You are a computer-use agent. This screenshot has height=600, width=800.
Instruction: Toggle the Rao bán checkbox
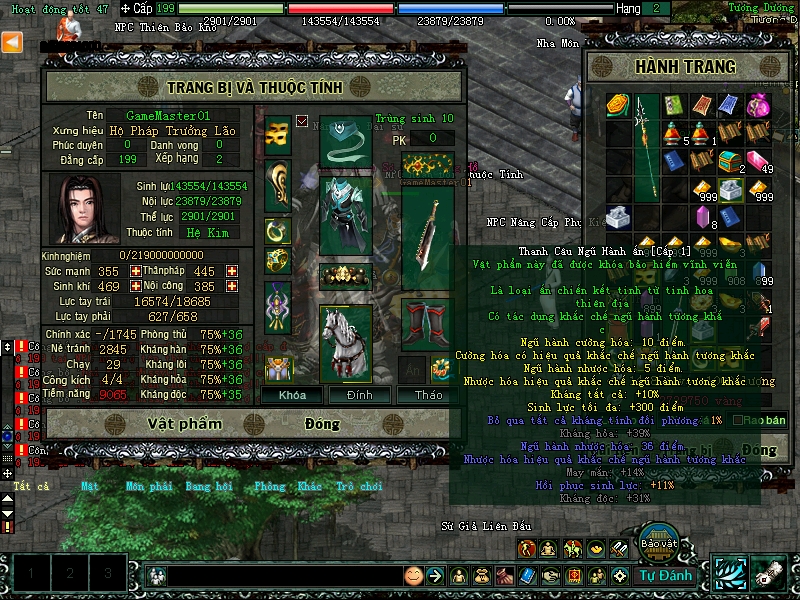coord(738,420)
